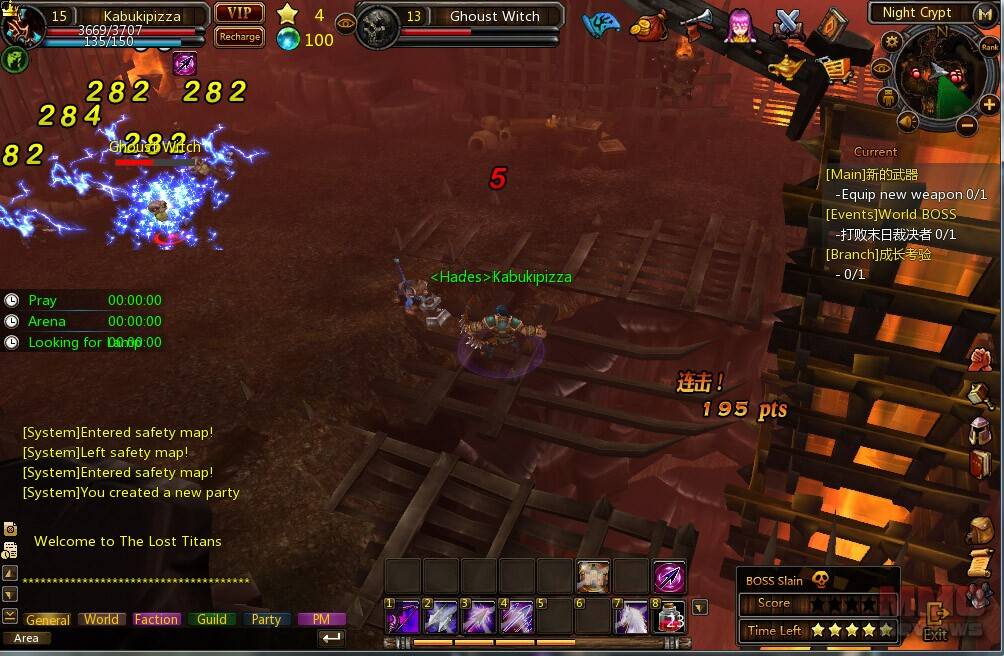The height and width of the screenshot is (656, 1004).
Task: Click the pink-haired girl icon
Action: tap(740, 23)
